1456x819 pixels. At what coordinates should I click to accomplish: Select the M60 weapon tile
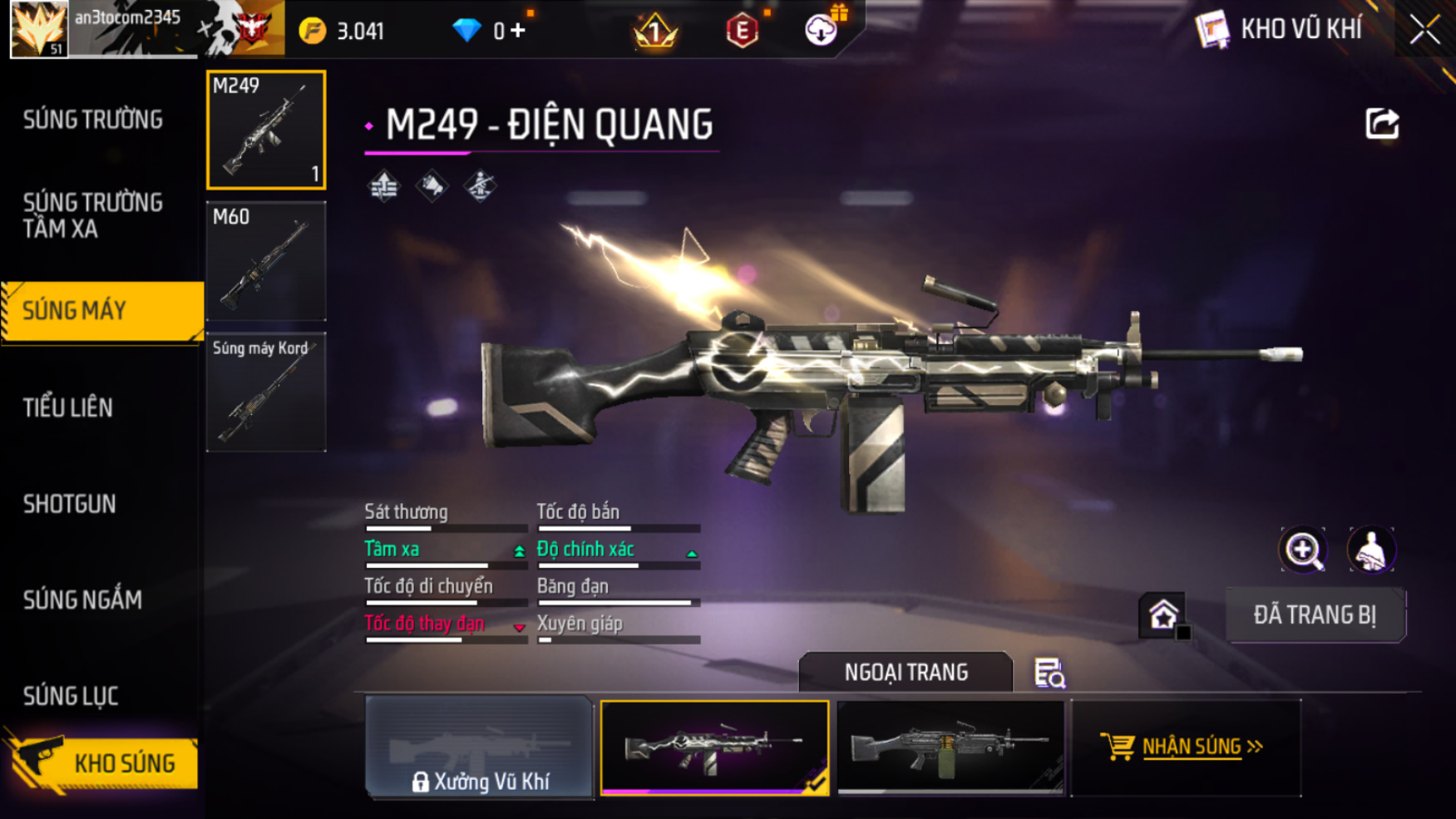[266, 261]
